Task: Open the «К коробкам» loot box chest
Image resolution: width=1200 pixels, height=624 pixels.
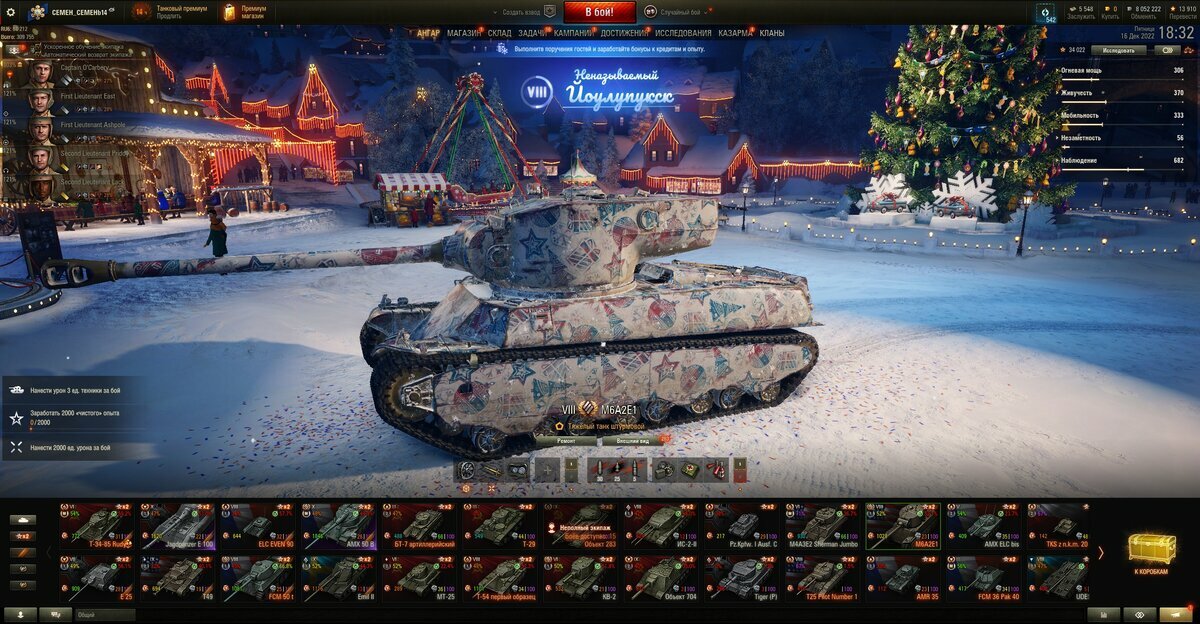Action: 1151,551
